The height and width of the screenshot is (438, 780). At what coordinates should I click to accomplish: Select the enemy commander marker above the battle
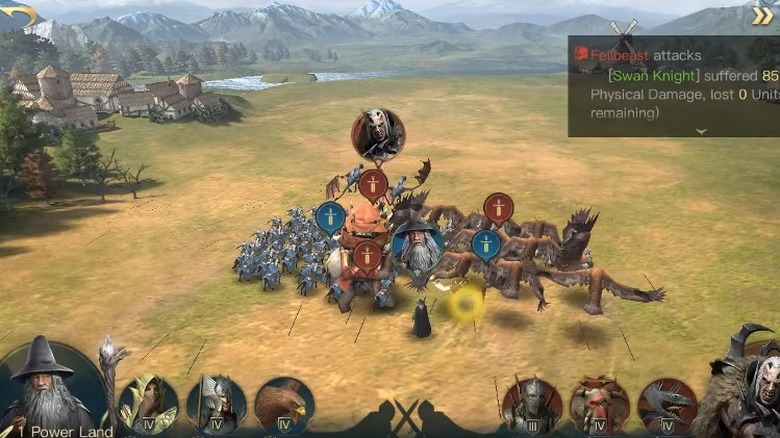(x=378, y=135)
